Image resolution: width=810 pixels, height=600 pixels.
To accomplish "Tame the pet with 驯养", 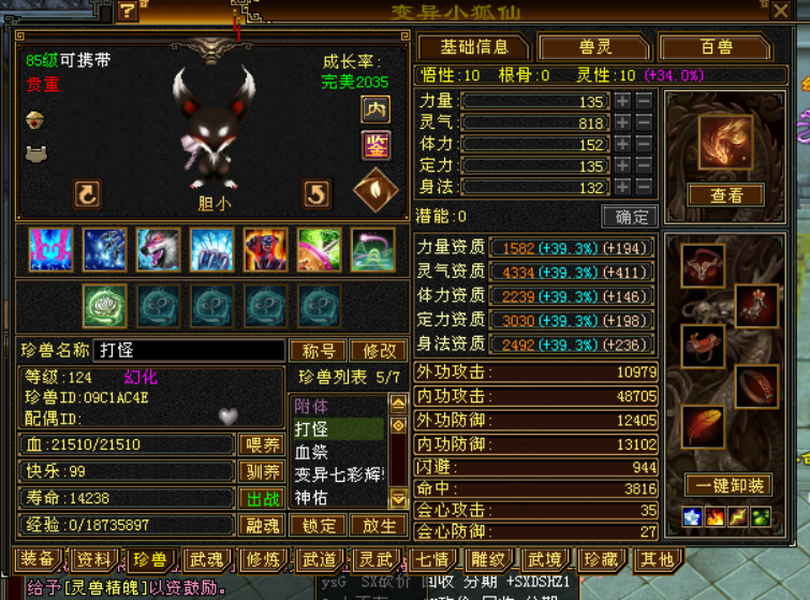I will pos(262,472).
